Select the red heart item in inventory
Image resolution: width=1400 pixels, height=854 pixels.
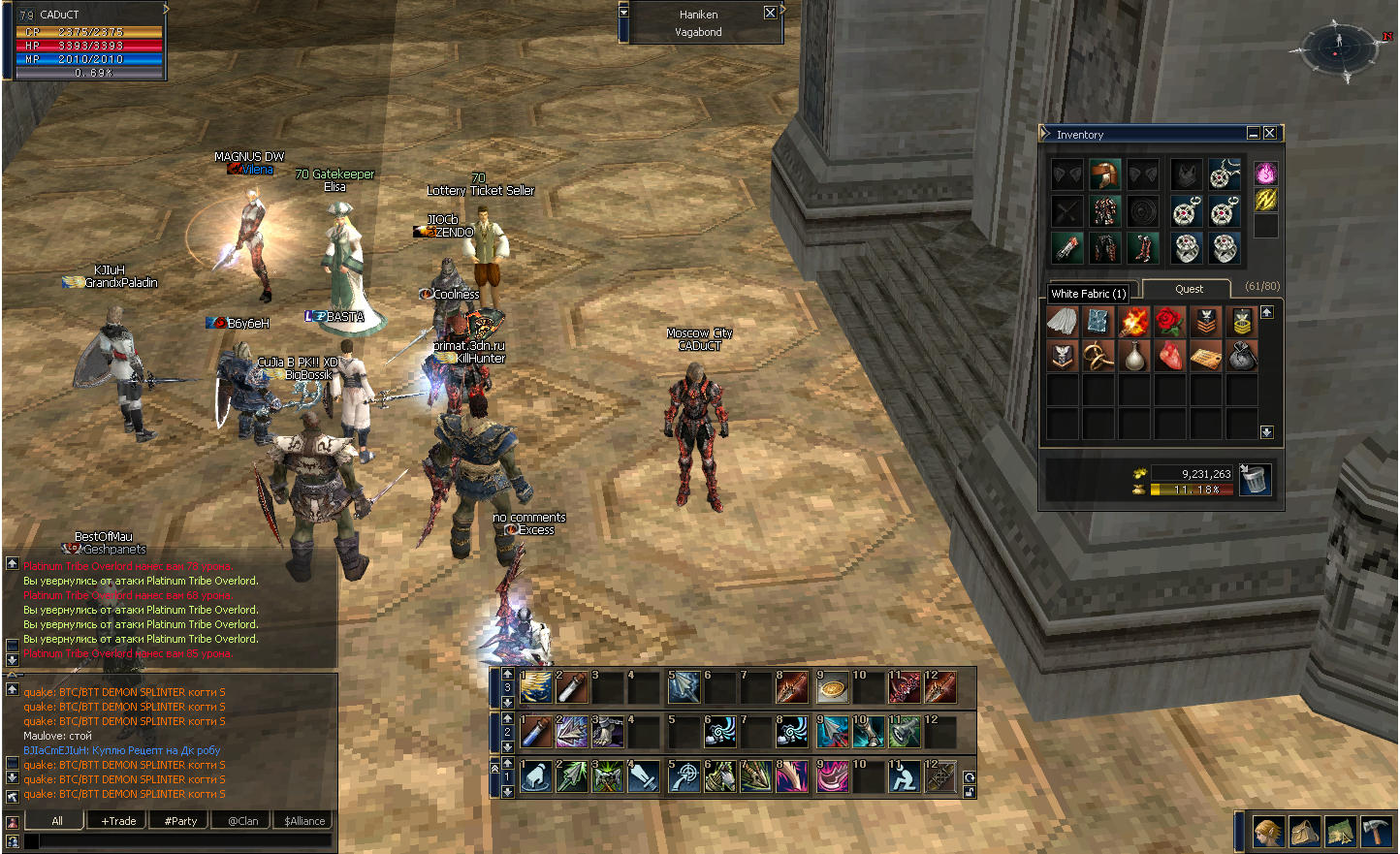[1170, 356]
